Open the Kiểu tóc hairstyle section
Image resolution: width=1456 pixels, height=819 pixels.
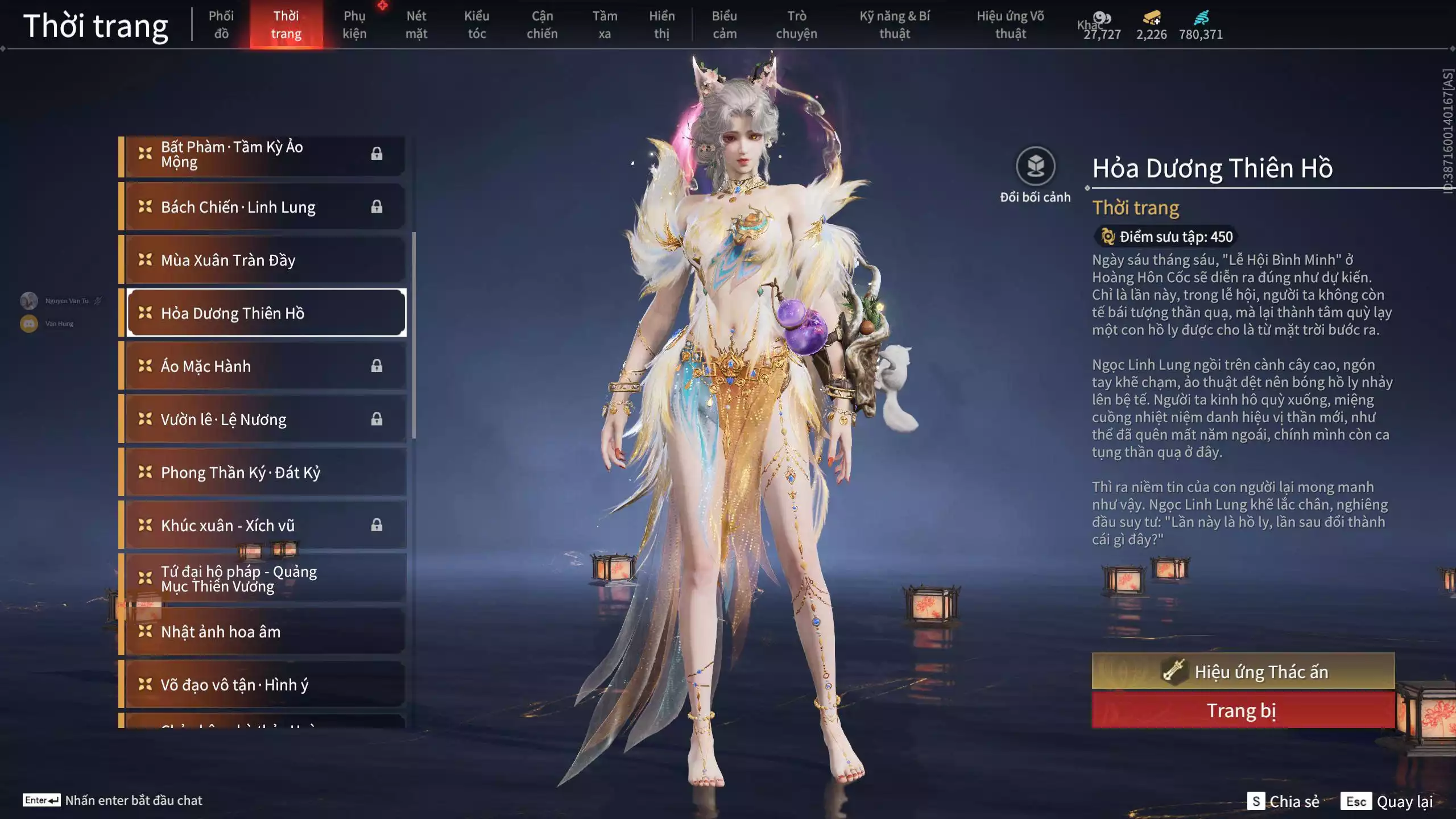click(477, 24)
